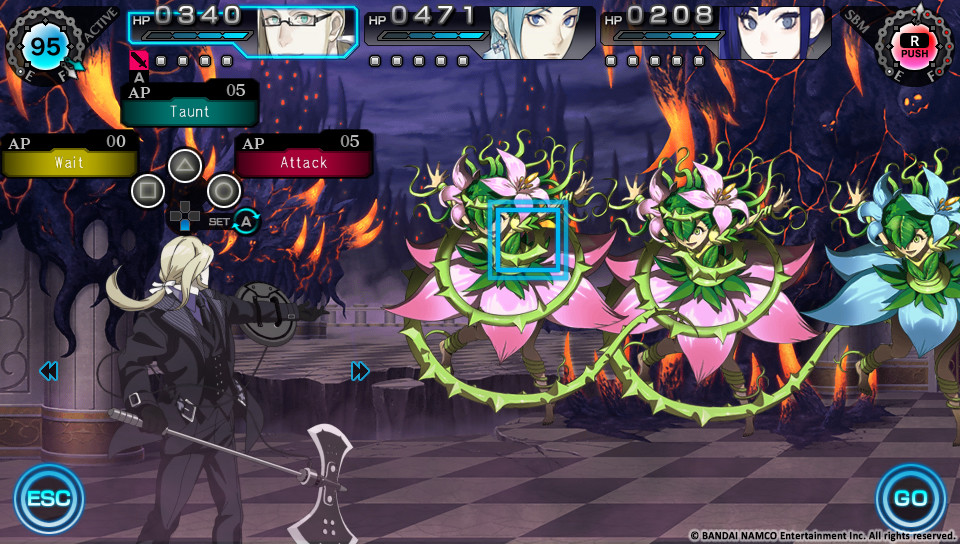The image size is (960, 544).
Task: Choose the Attack command
Action: 304,162
